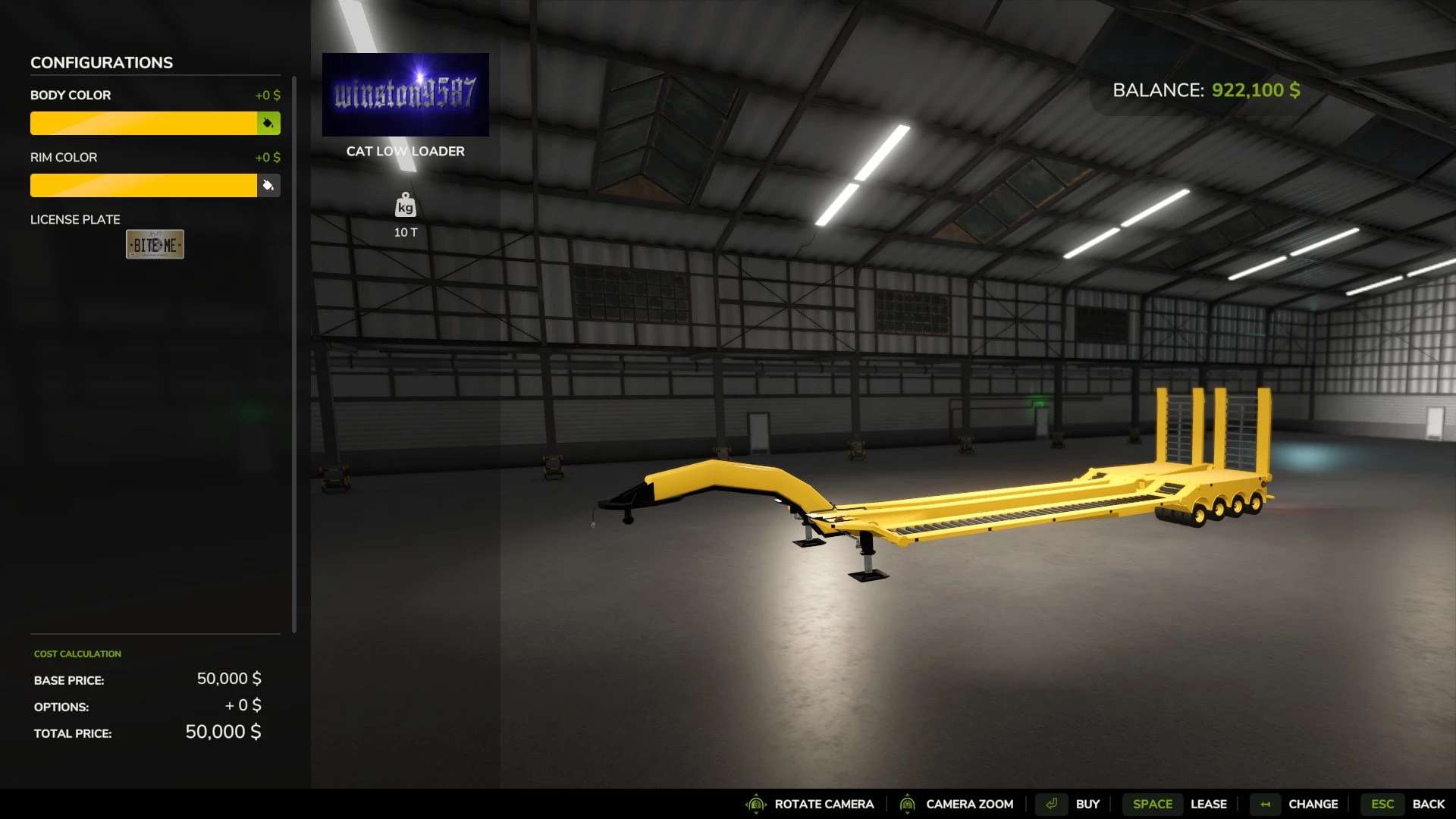Click the 10 T weight capacity icon

pos(405,206)
